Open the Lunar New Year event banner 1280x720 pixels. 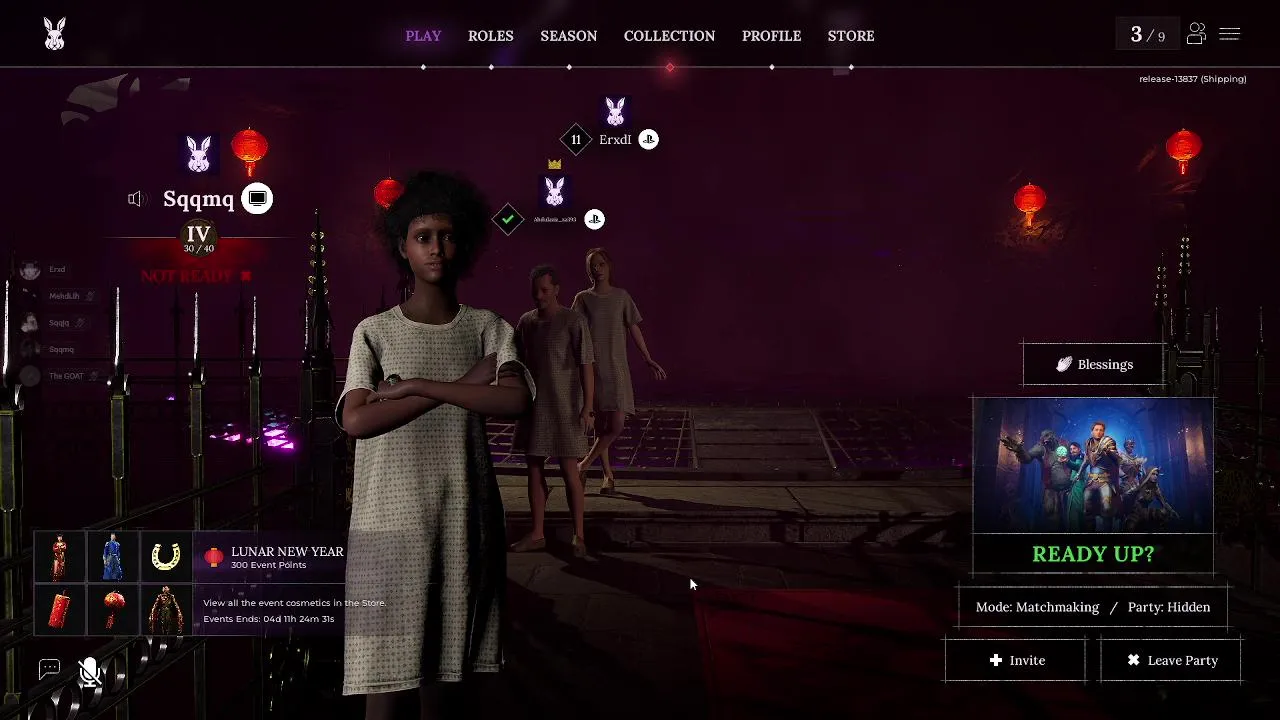(x=275, y=557)
